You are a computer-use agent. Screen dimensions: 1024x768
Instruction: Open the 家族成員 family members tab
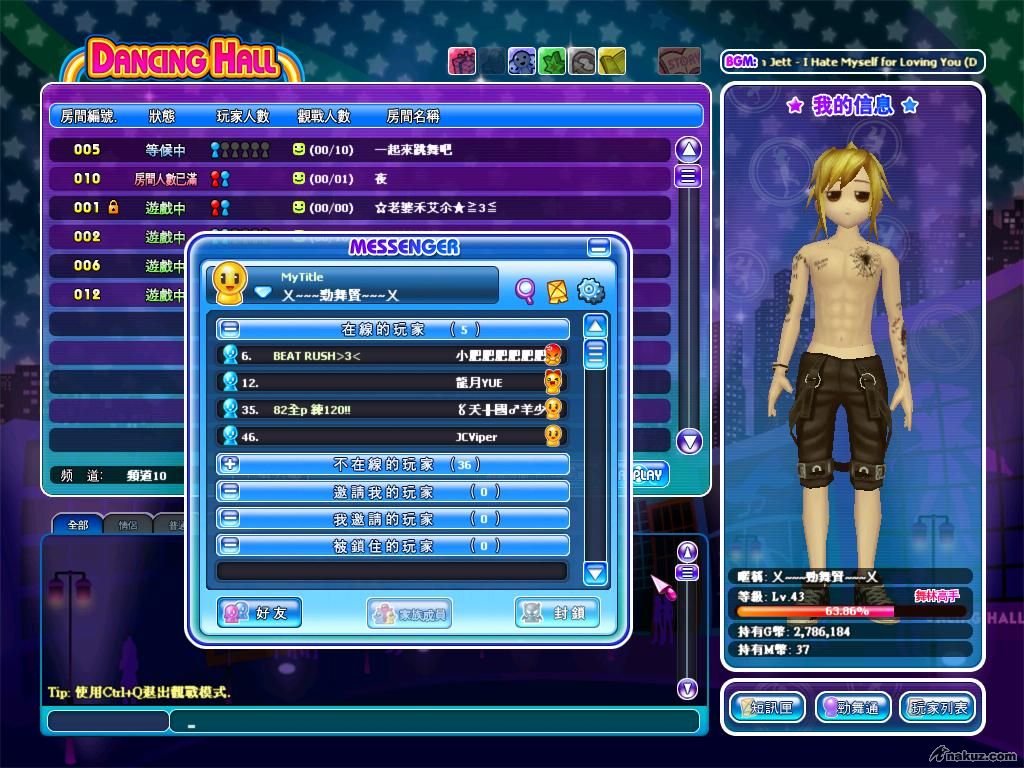tap(409, 613)
